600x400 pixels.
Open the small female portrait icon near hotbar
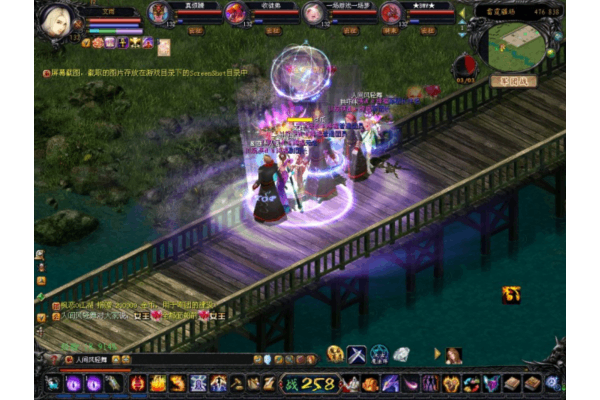click(x=453, y=355)
